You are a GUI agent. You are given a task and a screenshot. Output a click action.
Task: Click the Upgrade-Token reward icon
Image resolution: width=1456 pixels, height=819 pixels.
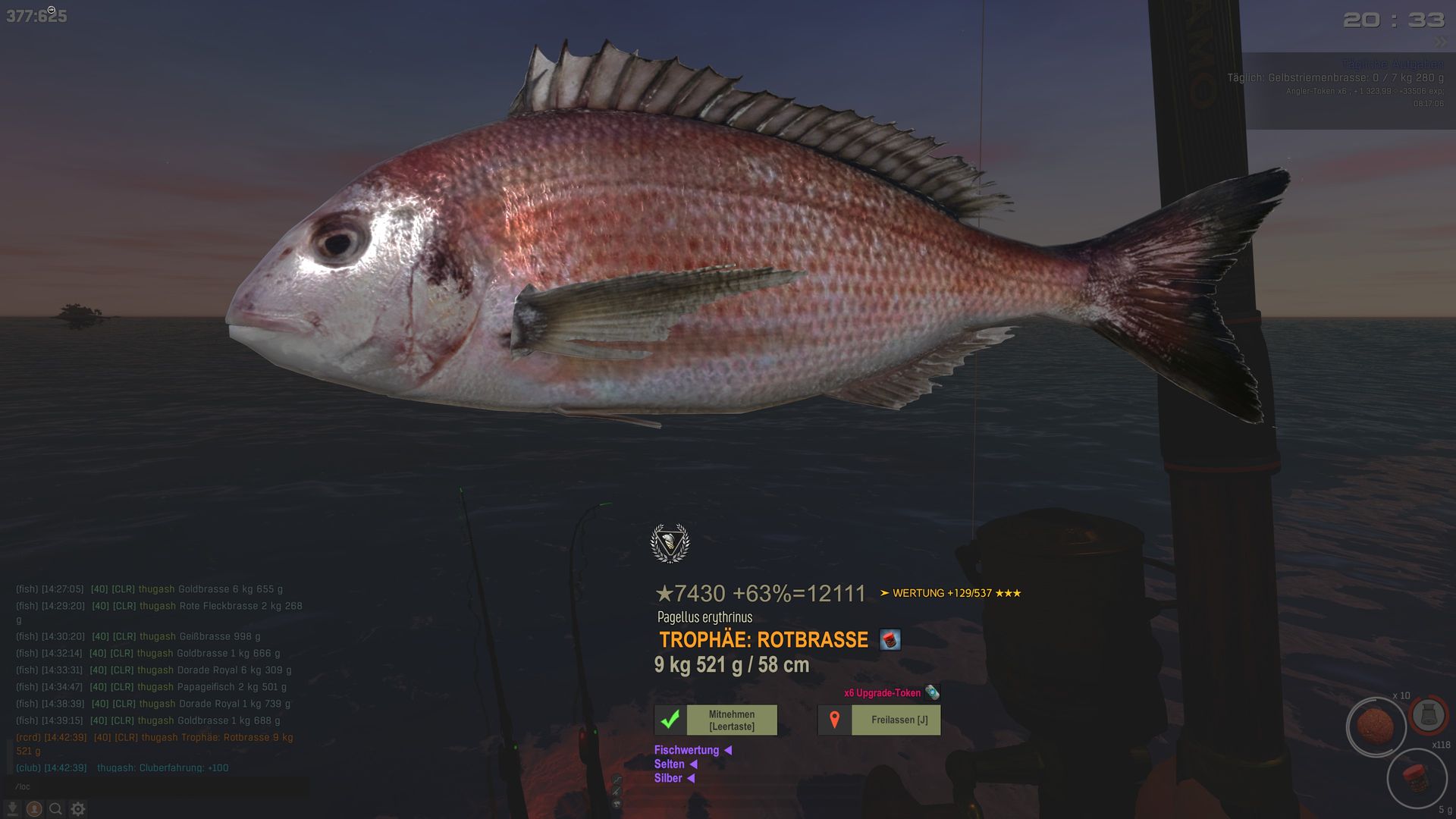click(x=932, y=692)
